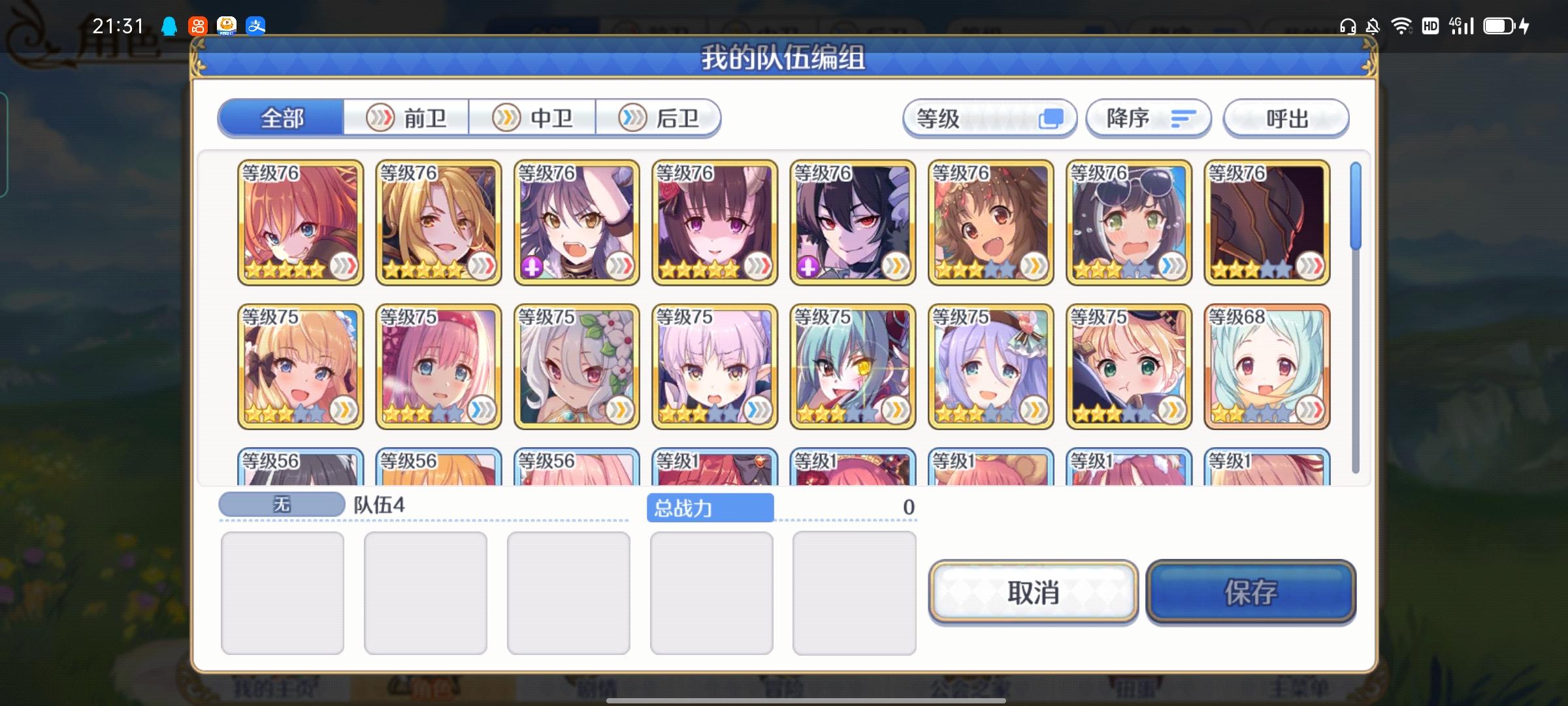
Task: Open the 等级 level sort criteria selector
Action: (990, 118)
